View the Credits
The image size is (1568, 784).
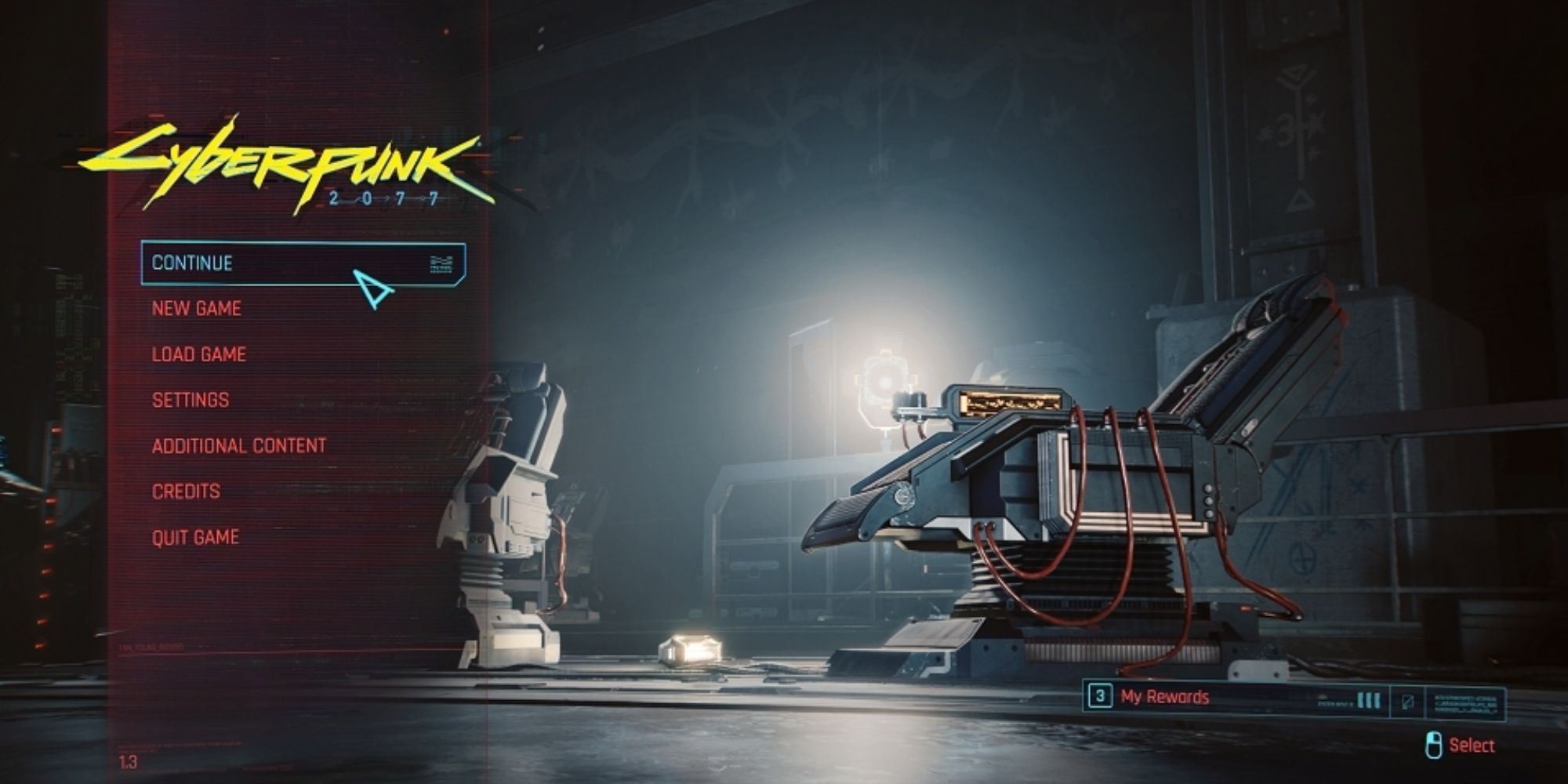pyautogui.click(x=184, y=490)
